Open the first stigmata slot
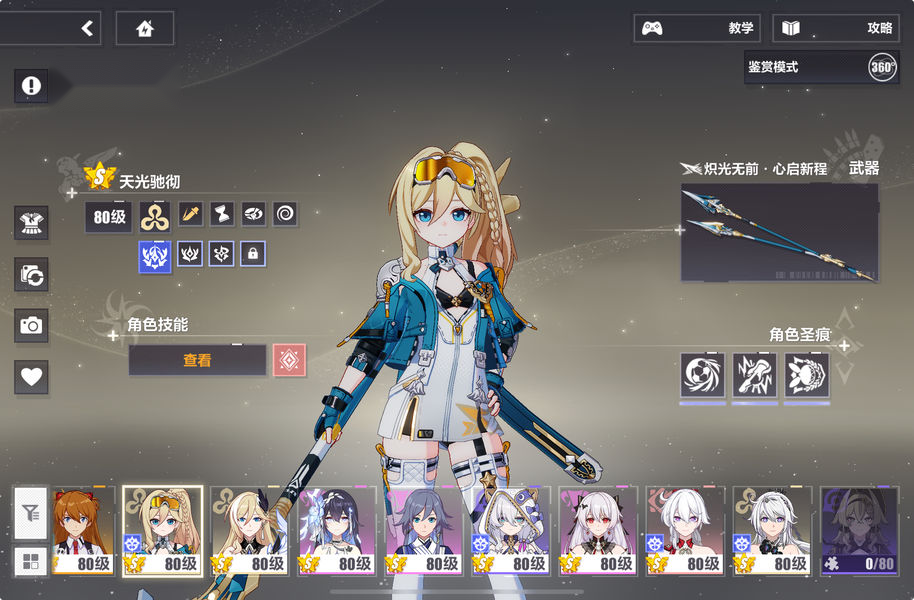Screen dimensions: 914x600 point(702,375)
